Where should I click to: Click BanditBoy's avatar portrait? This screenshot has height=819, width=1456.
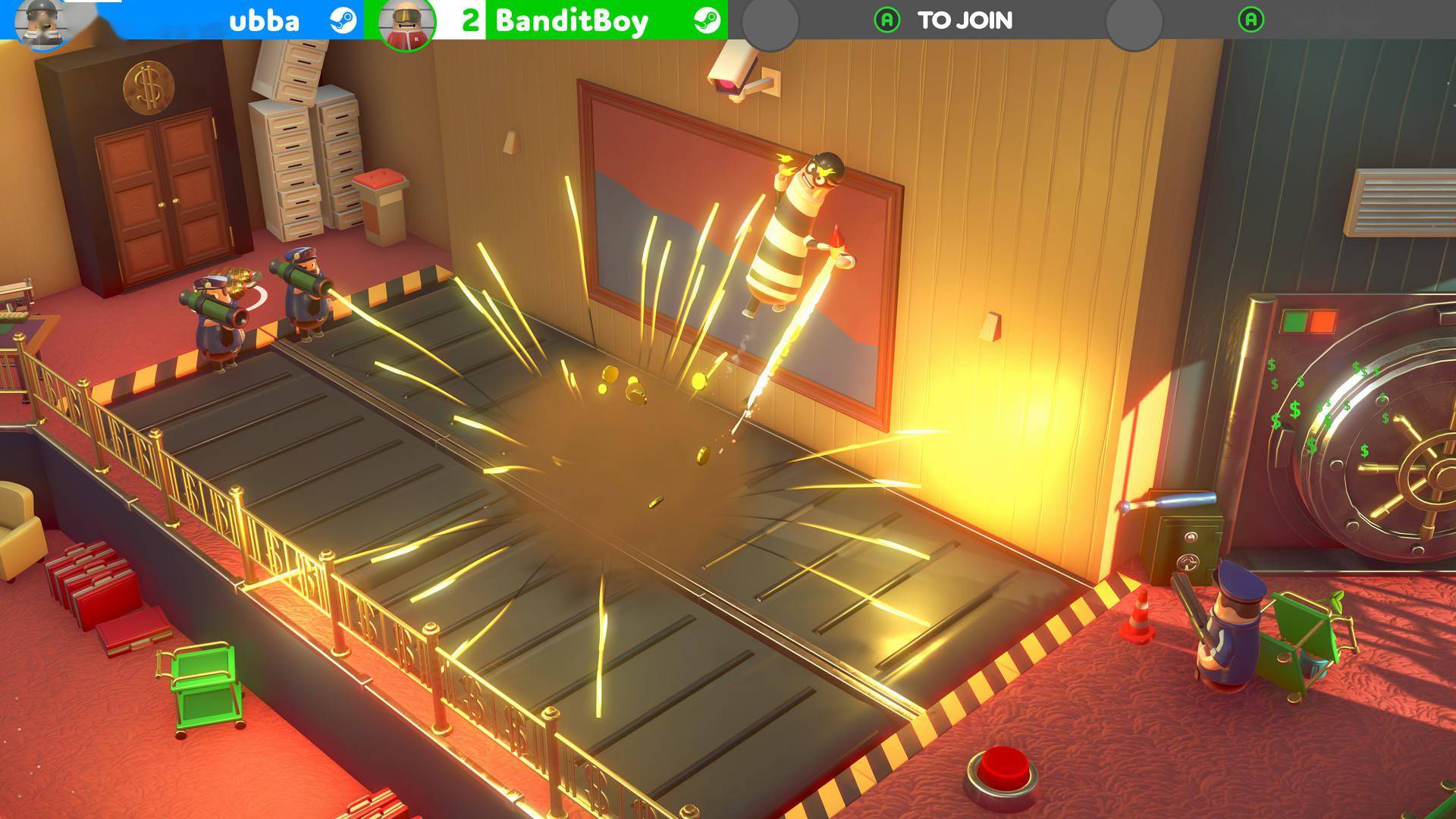[407, 23]
